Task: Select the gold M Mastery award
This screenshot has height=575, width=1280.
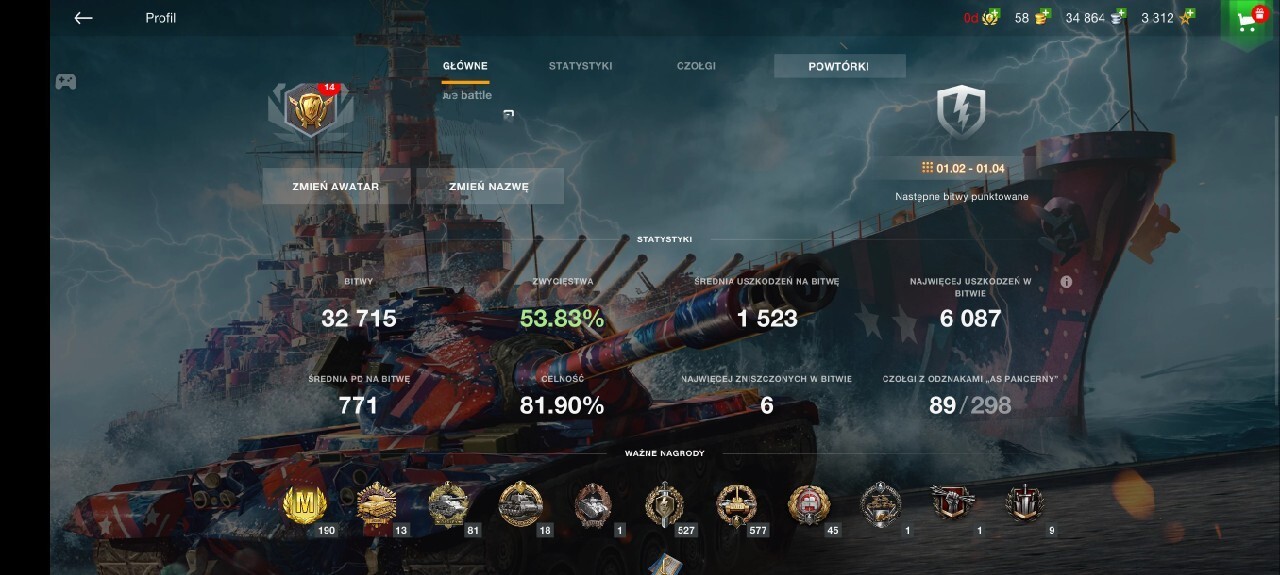Action: click(303, 505)
